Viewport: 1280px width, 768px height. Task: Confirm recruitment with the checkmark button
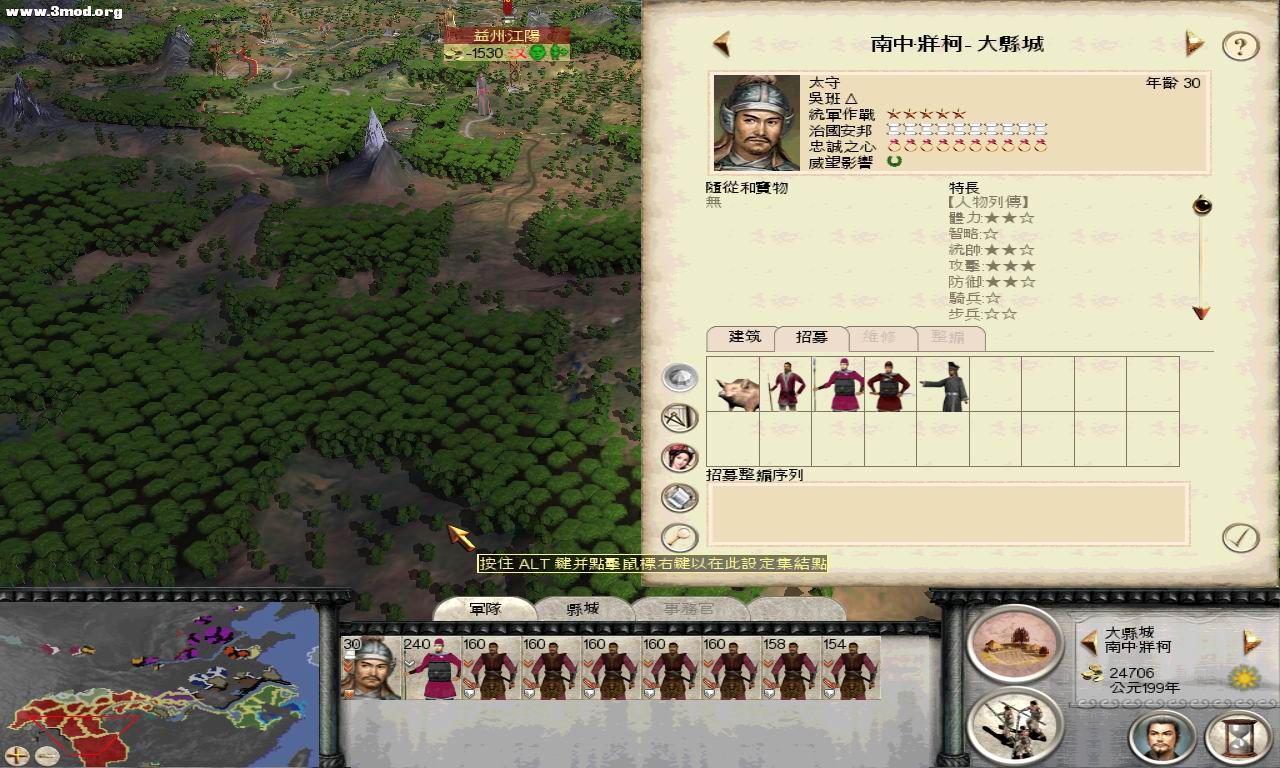point(1240,538)
